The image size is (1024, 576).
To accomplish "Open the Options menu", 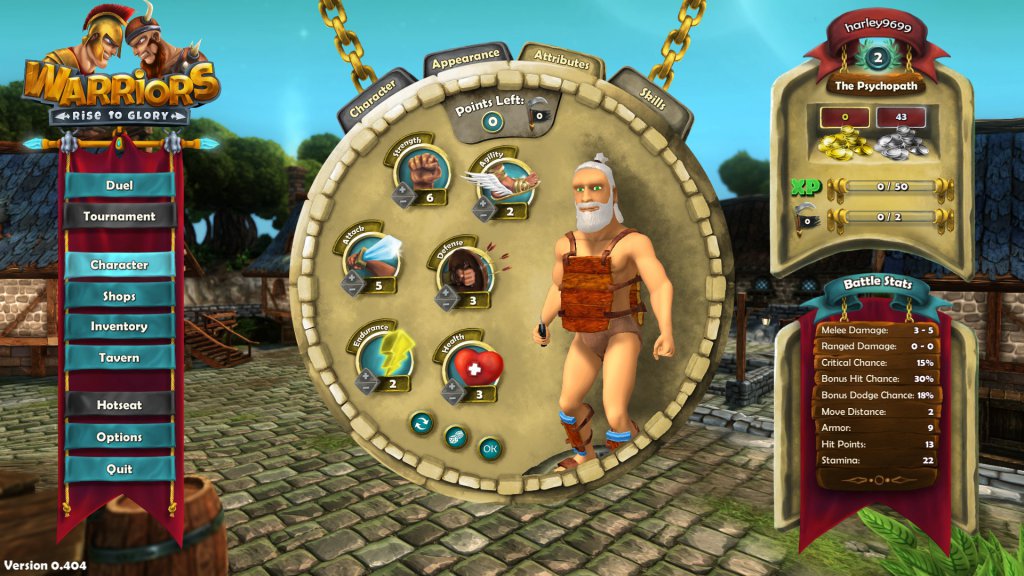I will tap(120, 437).
